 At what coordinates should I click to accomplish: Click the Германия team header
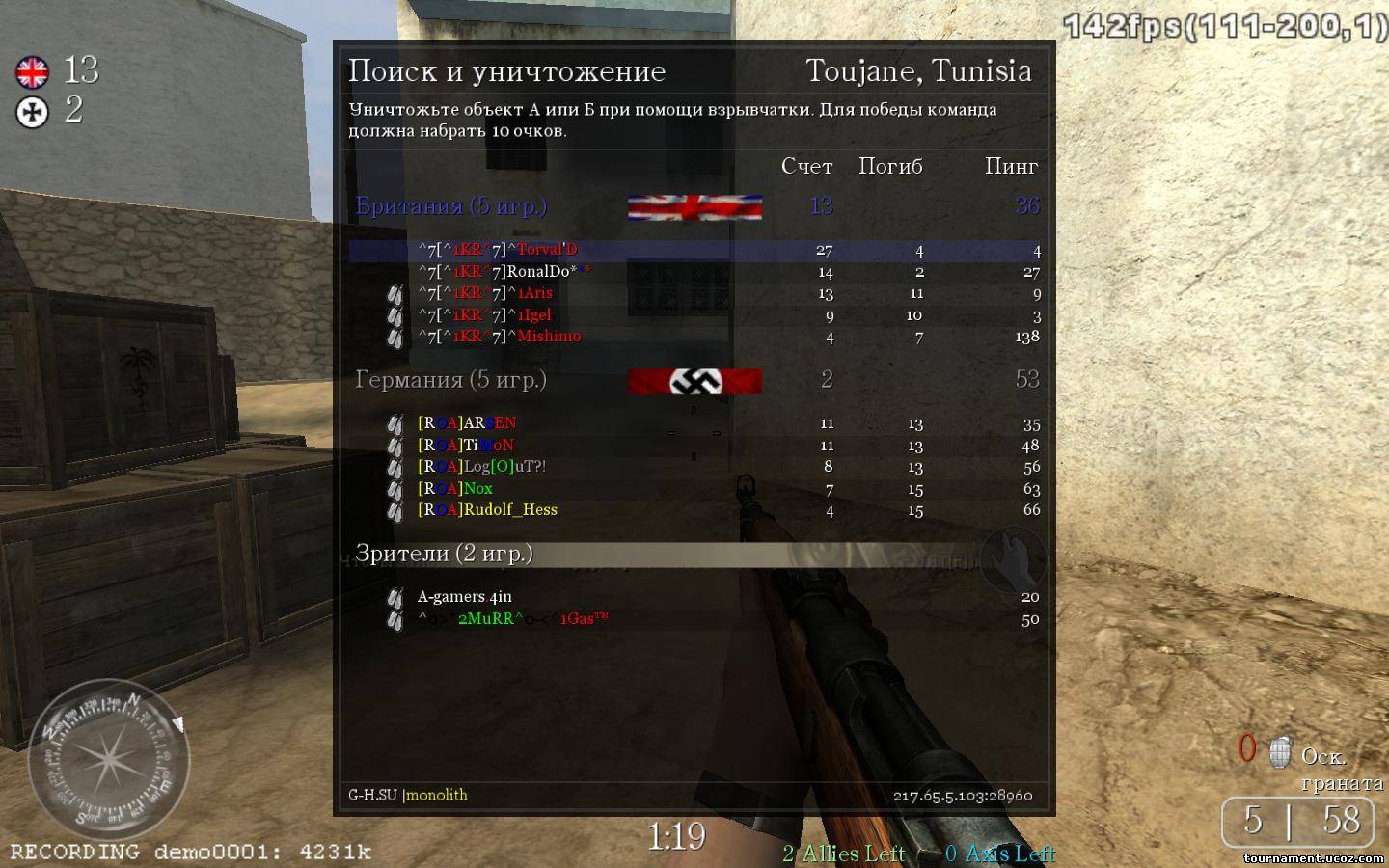pyautogui.click(x=451, y=380)
